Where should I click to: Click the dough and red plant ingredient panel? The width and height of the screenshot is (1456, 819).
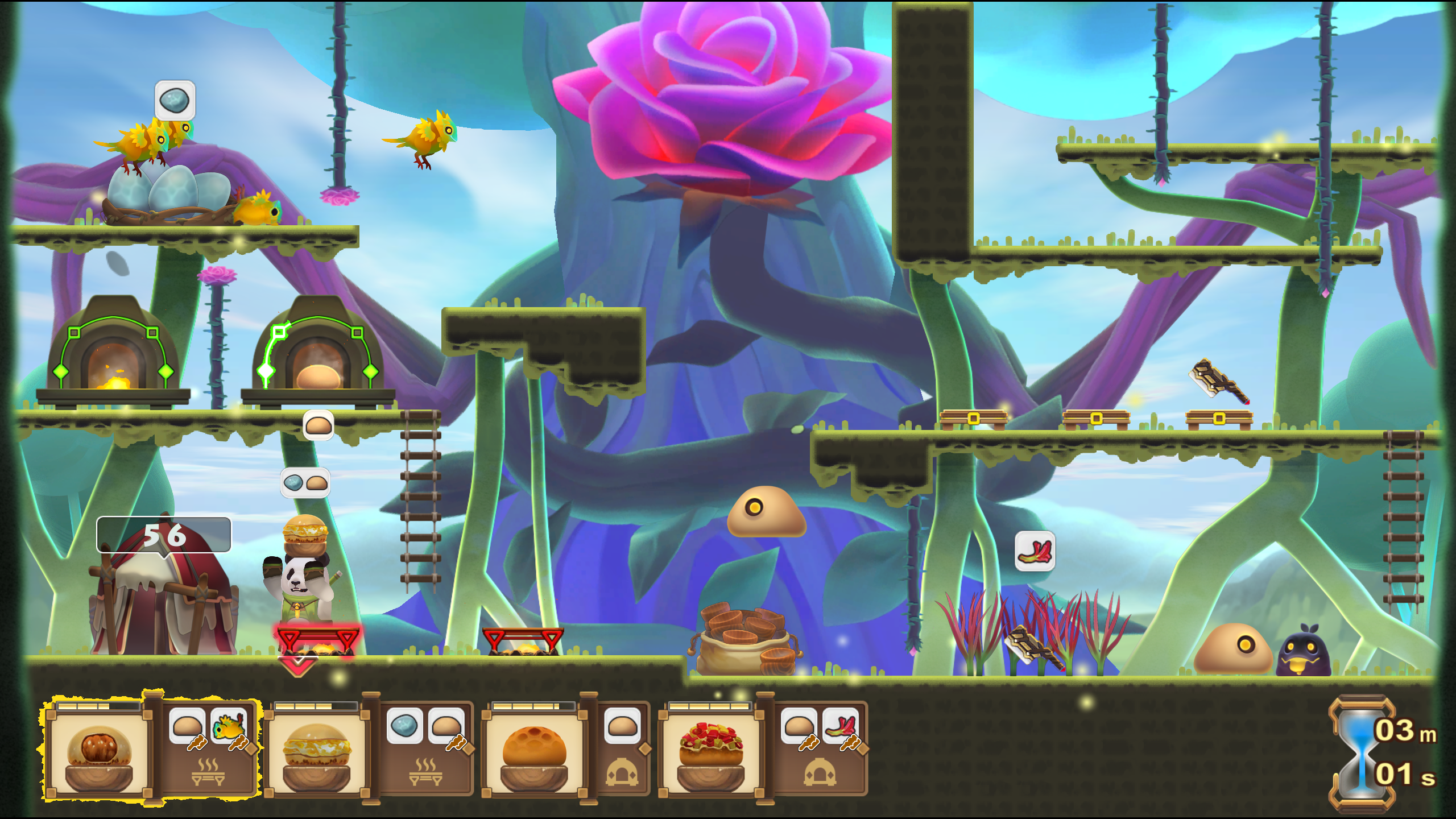click(820, 748)
